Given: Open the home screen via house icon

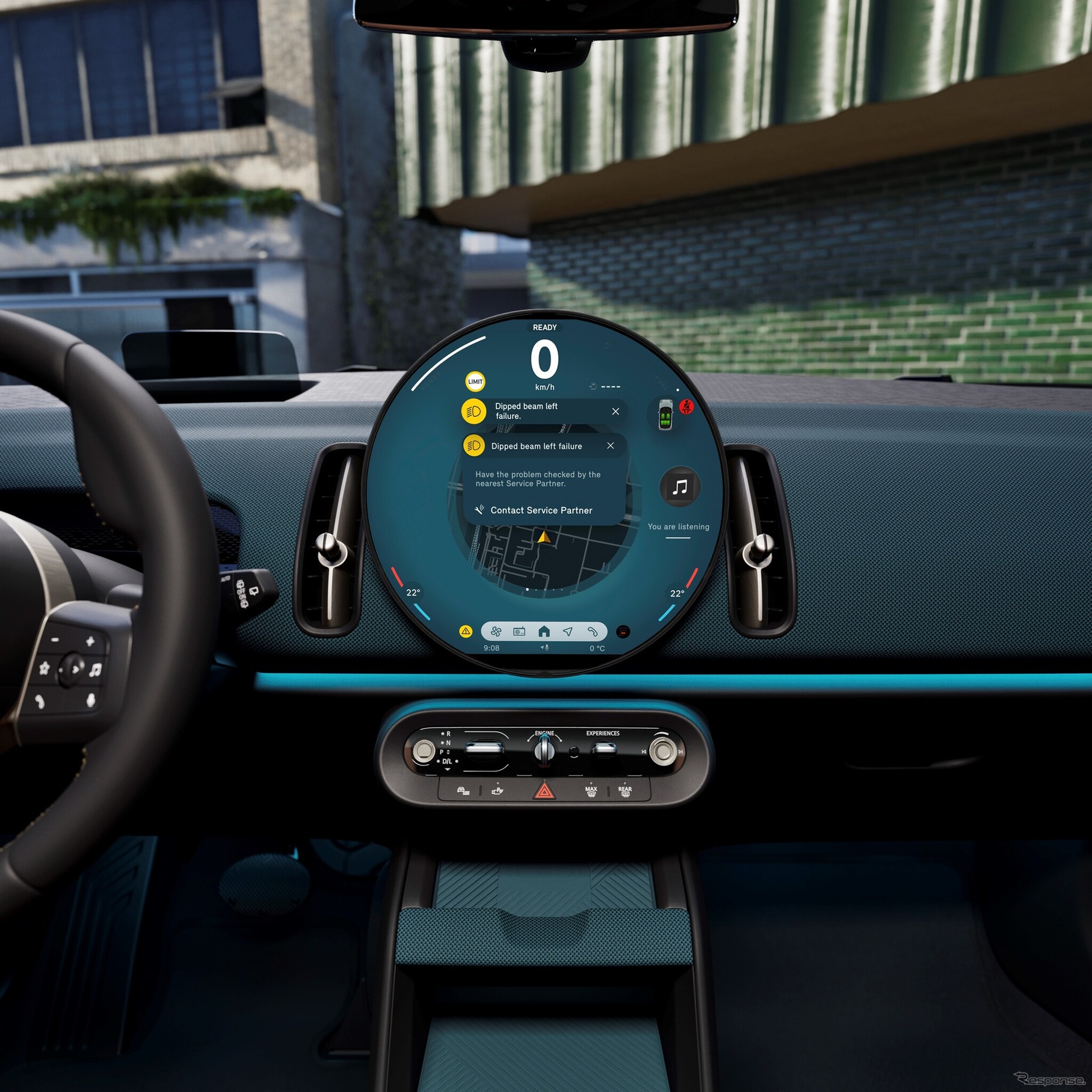Looking at the screenshot, I should pyautogui.click(x=544, y=631).
